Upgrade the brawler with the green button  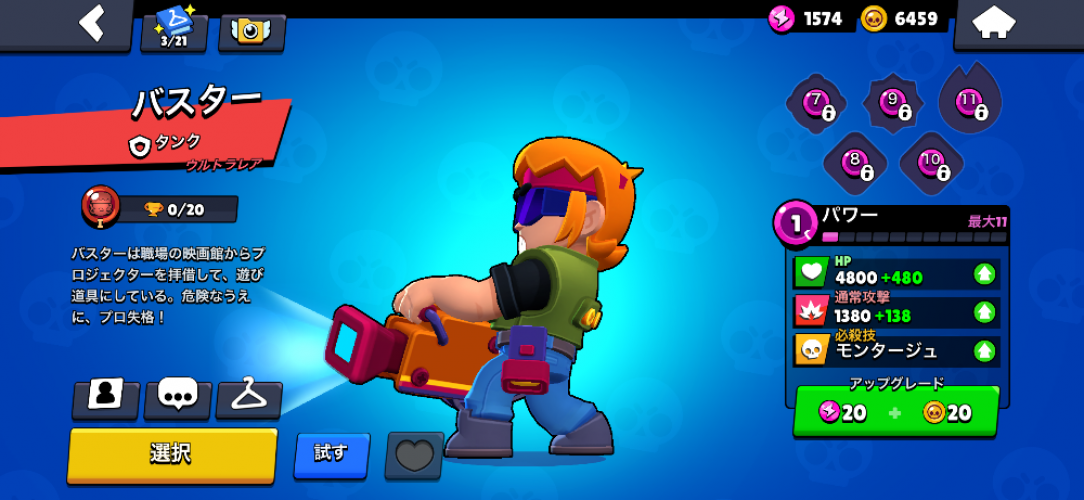[x=895, y=412]
